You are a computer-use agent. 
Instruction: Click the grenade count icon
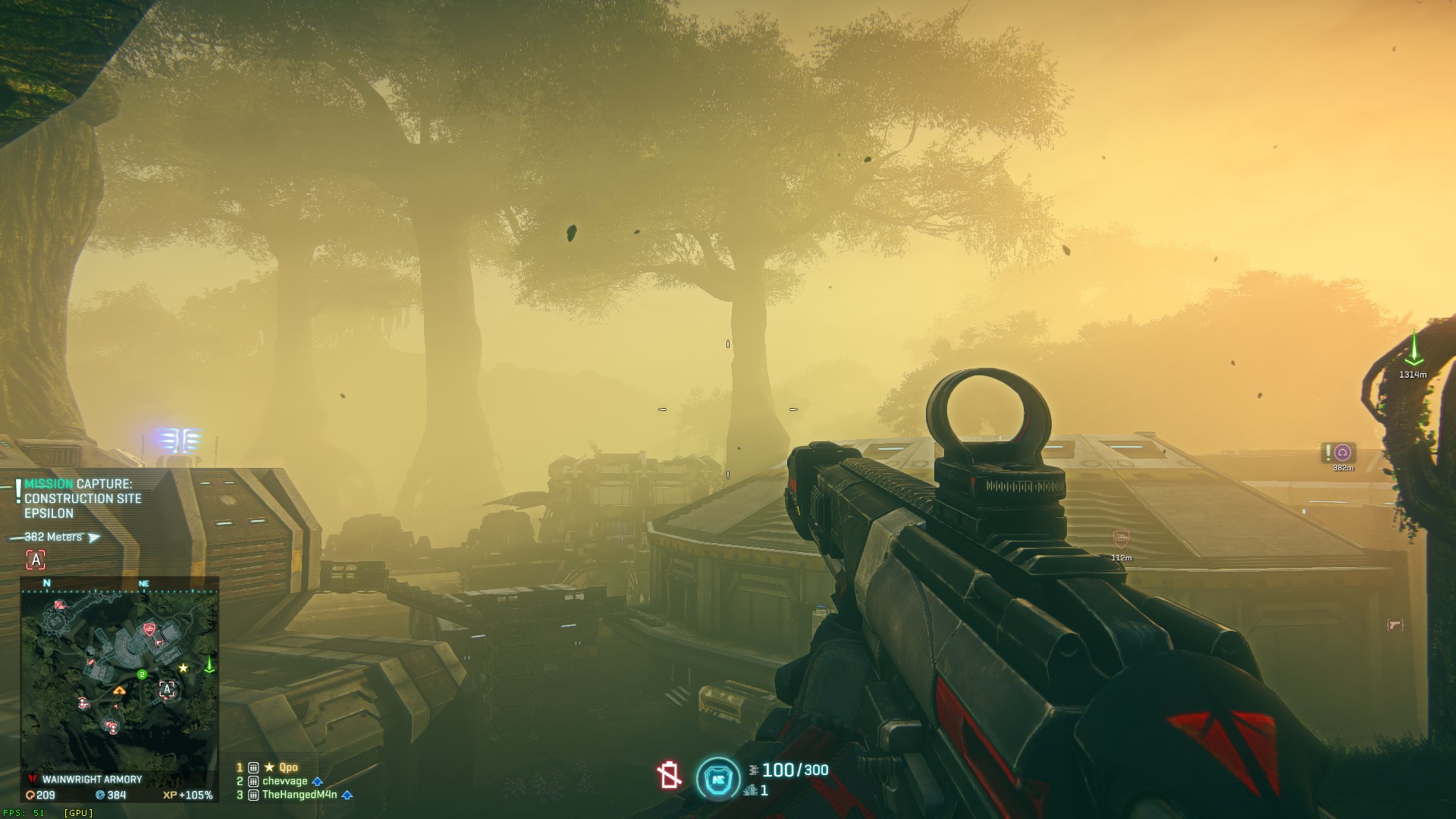tap(752, 791)
